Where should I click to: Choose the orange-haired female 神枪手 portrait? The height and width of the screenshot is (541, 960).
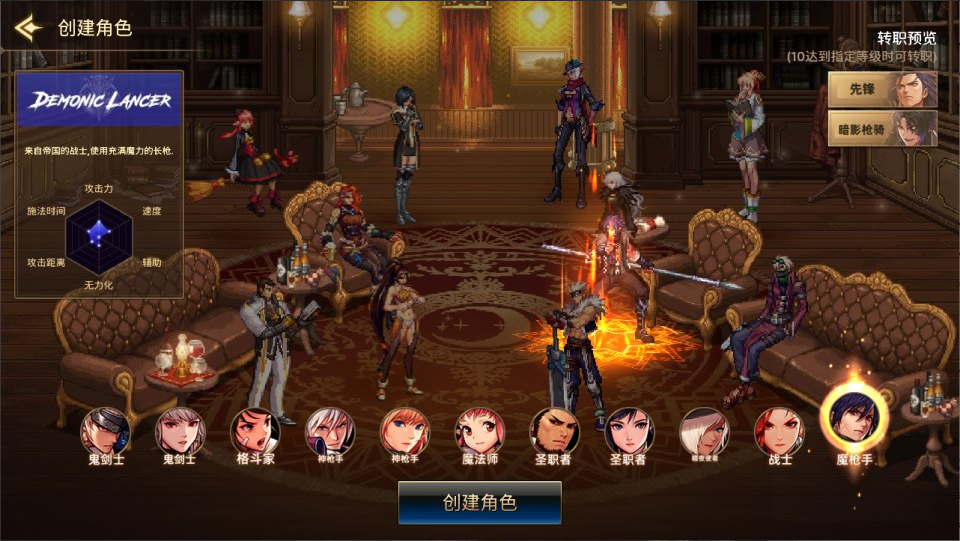pos(405,431)
